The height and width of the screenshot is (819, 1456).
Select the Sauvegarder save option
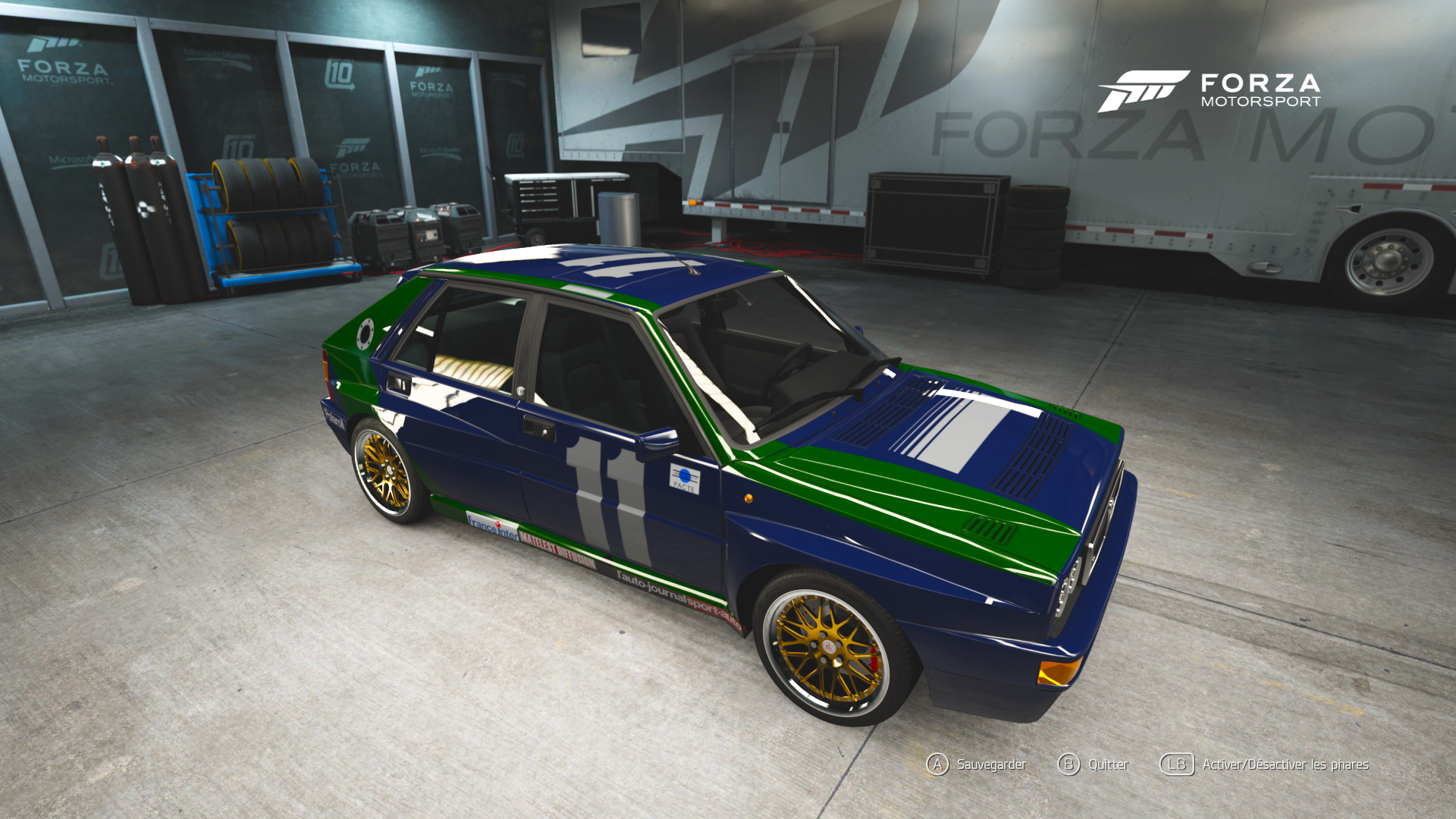[977, 764]
